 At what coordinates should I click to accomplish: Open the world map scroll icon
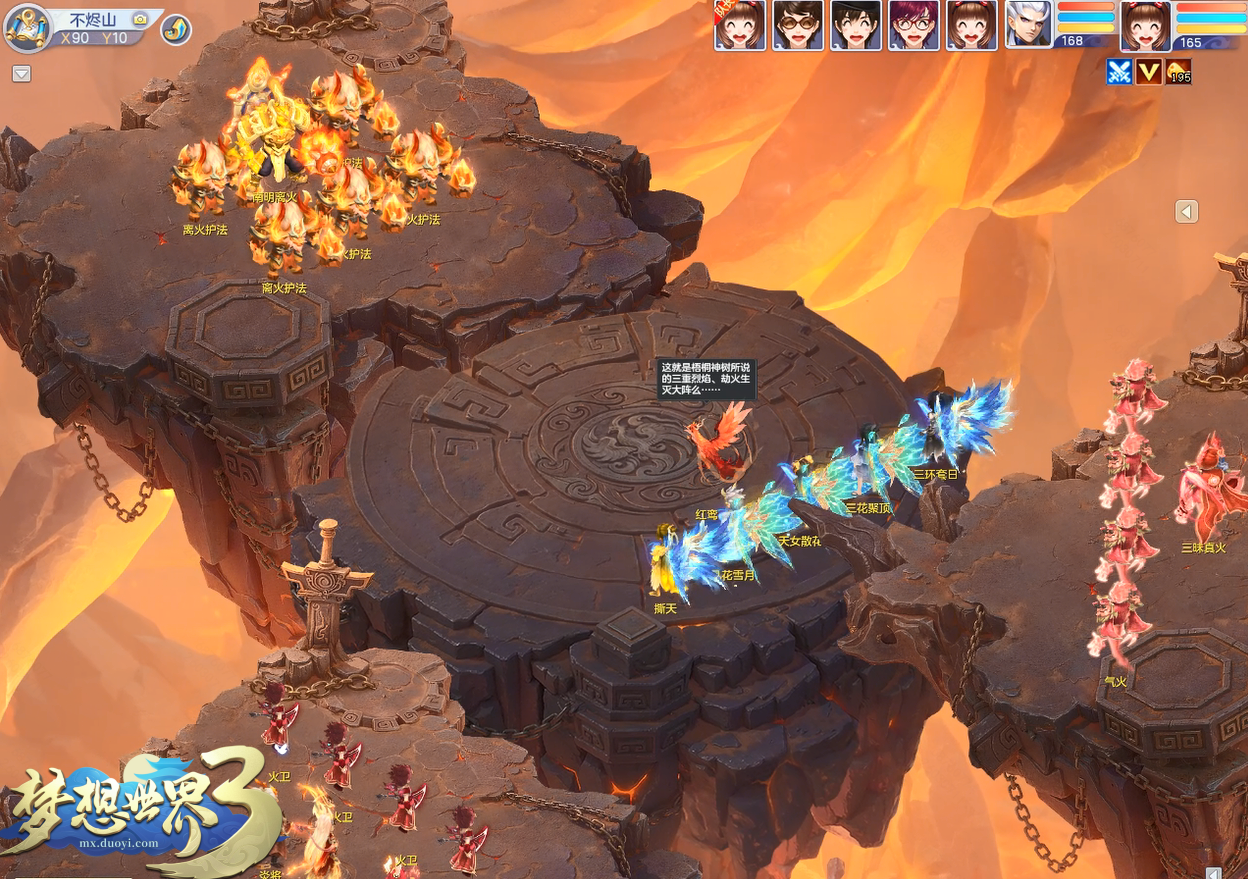28,27
